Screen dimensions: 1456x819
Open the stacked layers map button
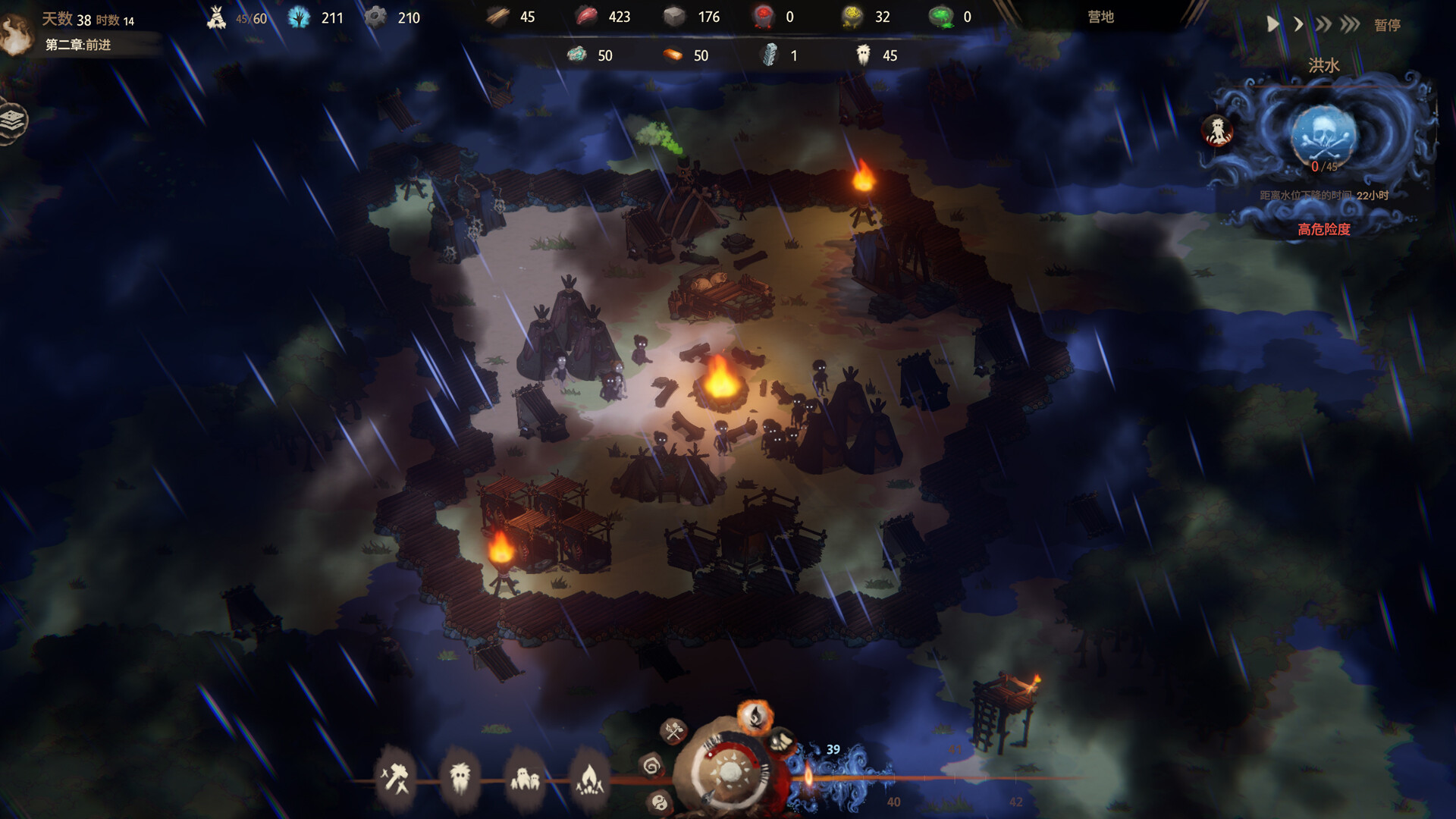point(13,121)
